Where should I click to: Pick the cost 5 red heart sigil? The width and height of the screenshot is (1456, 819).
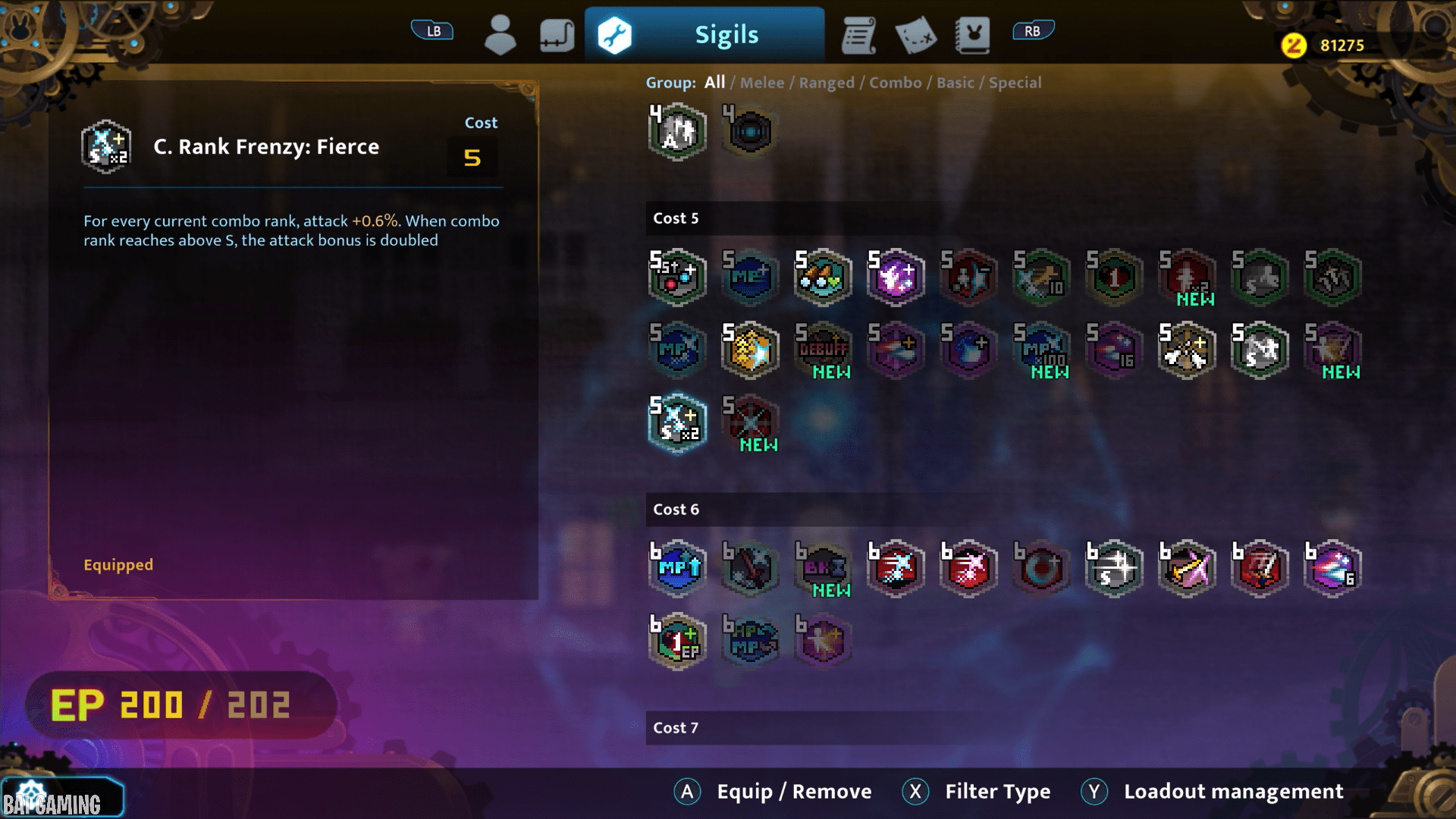(x=1115, y=278)
